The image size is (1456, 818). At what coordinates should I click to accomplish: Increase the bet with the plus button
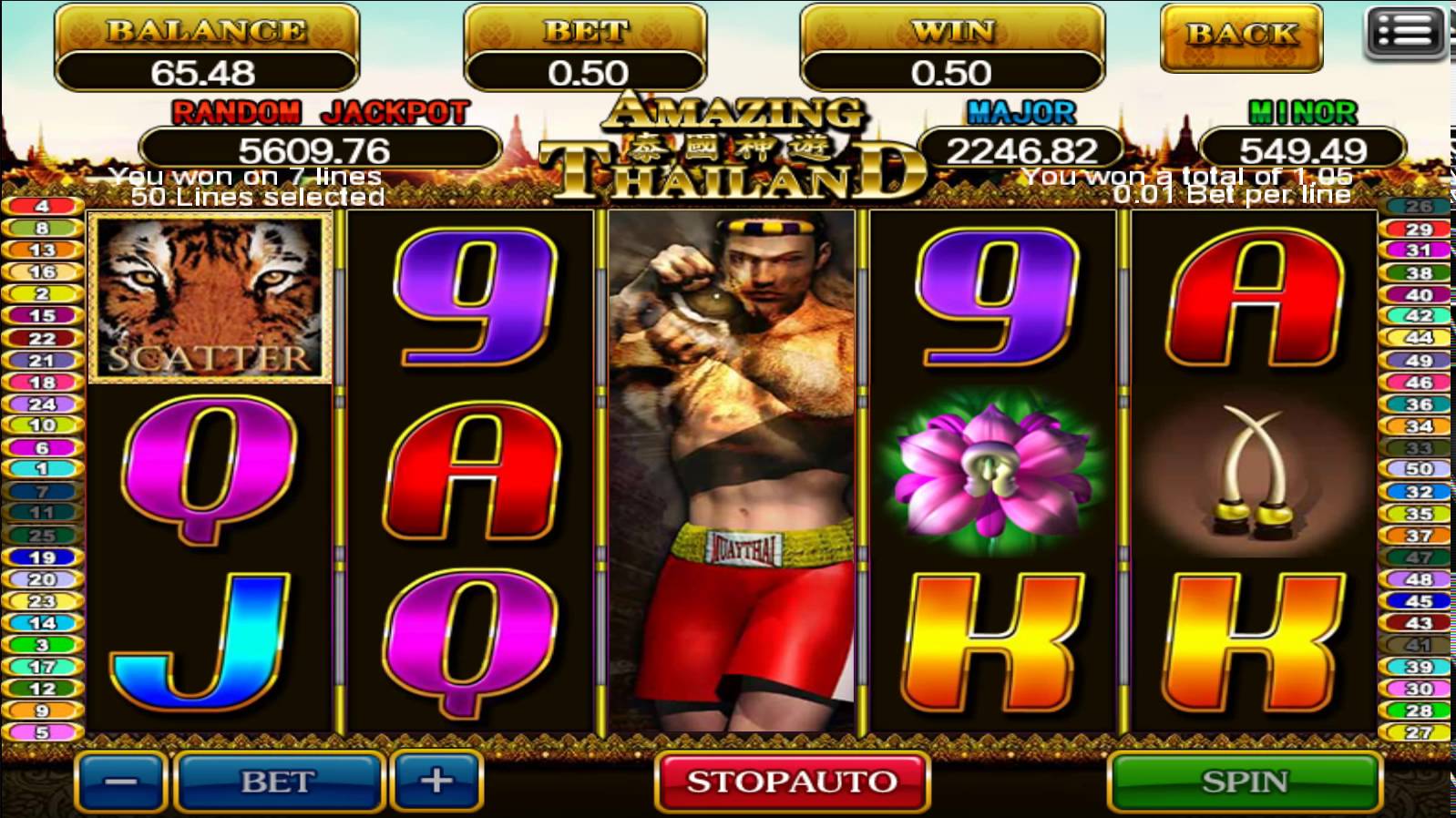coord(436,781)
